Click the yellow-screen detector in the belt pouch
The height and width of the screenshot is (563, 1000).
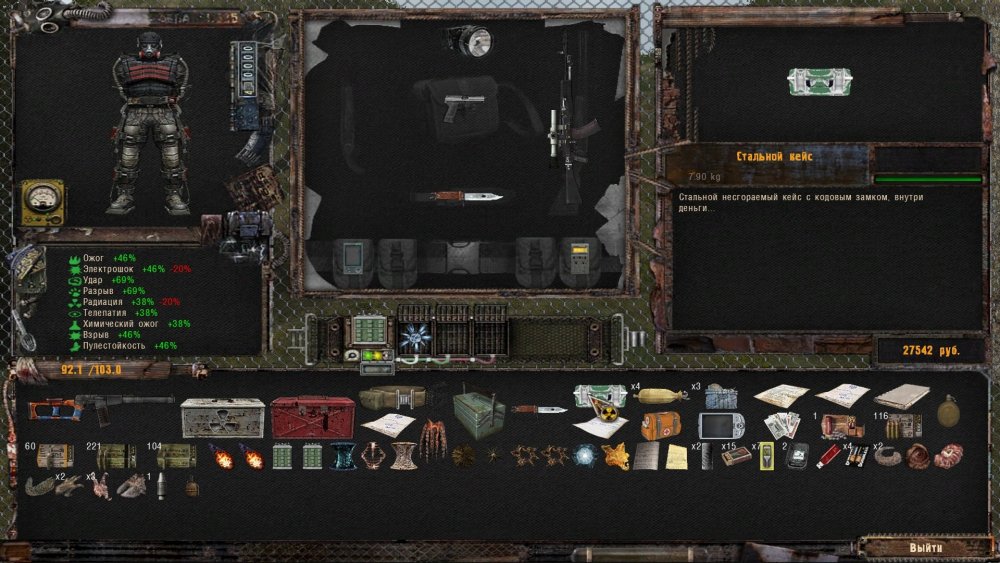pyautogui.click(x=578, y=258)
